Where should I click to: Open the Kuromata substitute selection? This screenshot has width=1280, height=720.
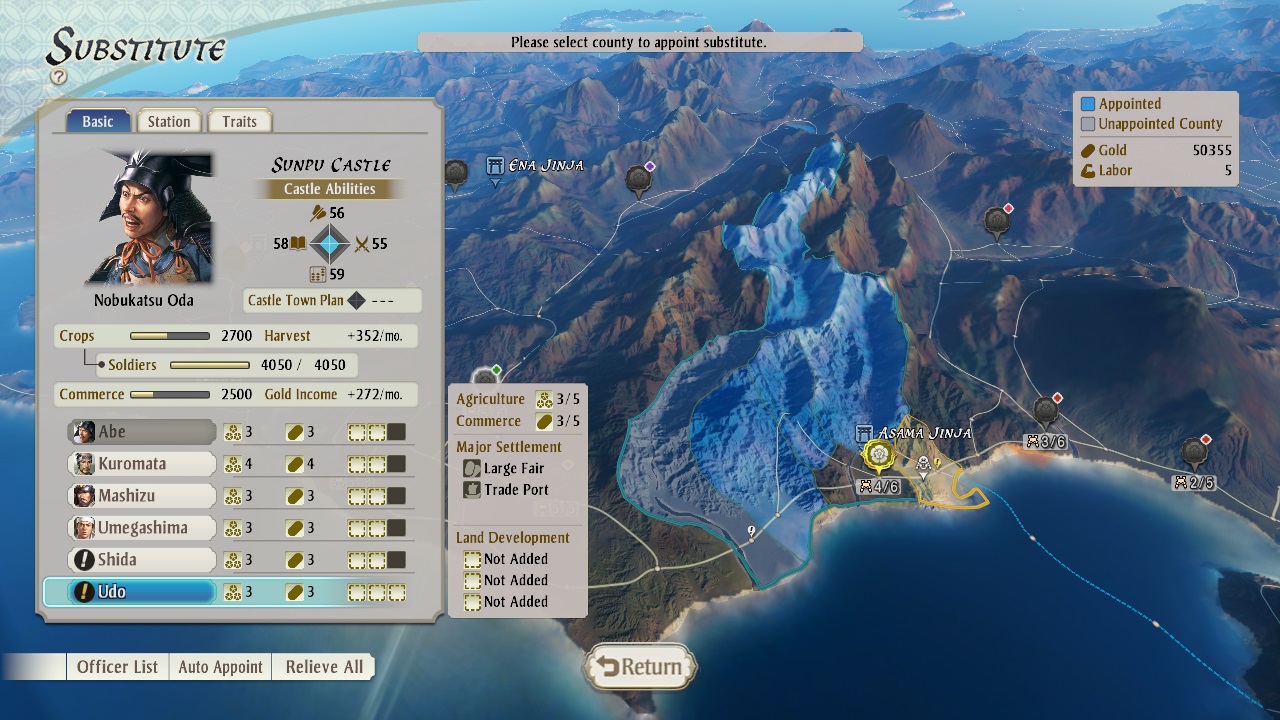pyautogui.click(x=140, y=463)
